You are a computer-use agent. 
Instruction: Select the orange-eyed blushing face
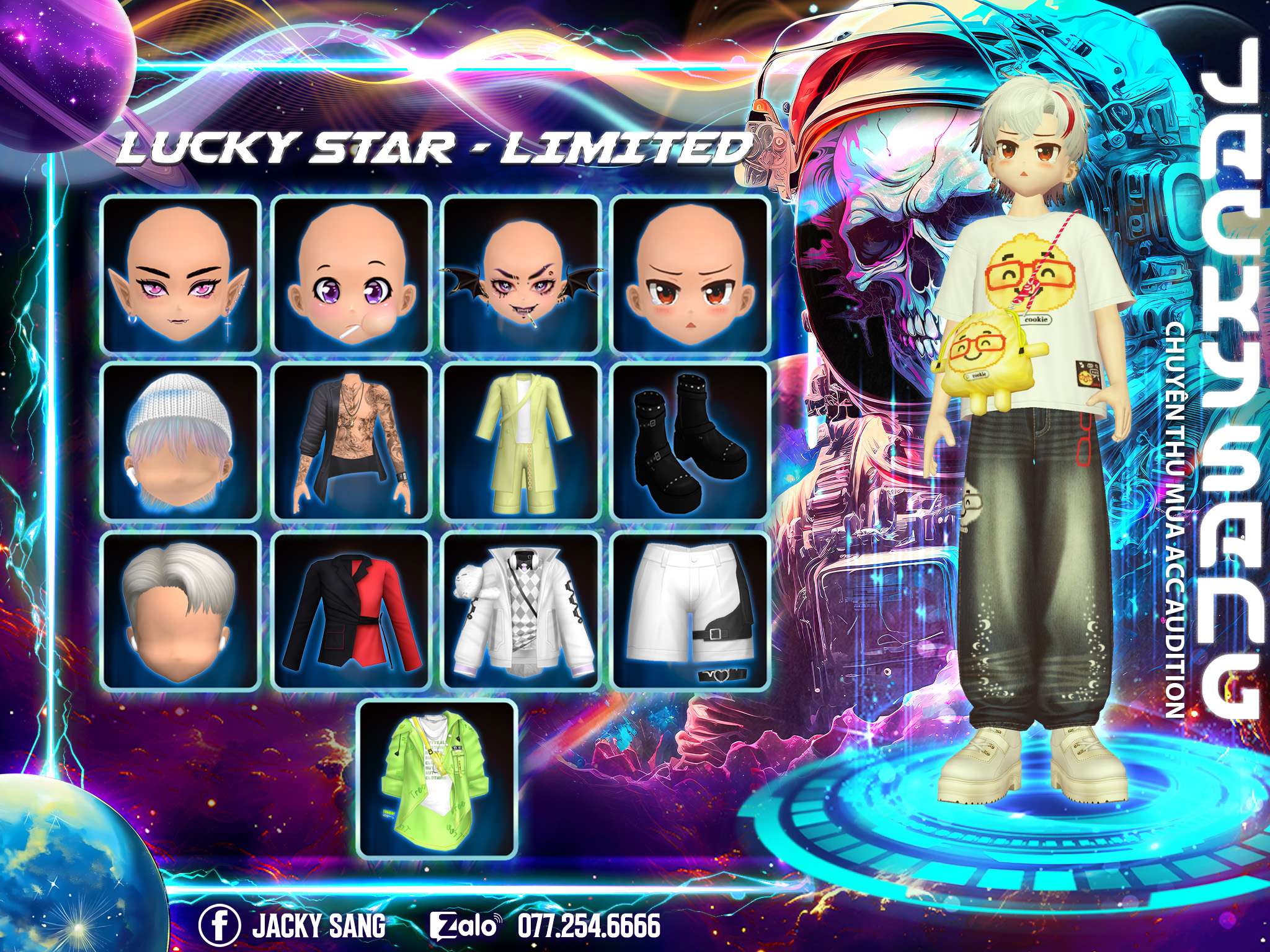(691, 273)
